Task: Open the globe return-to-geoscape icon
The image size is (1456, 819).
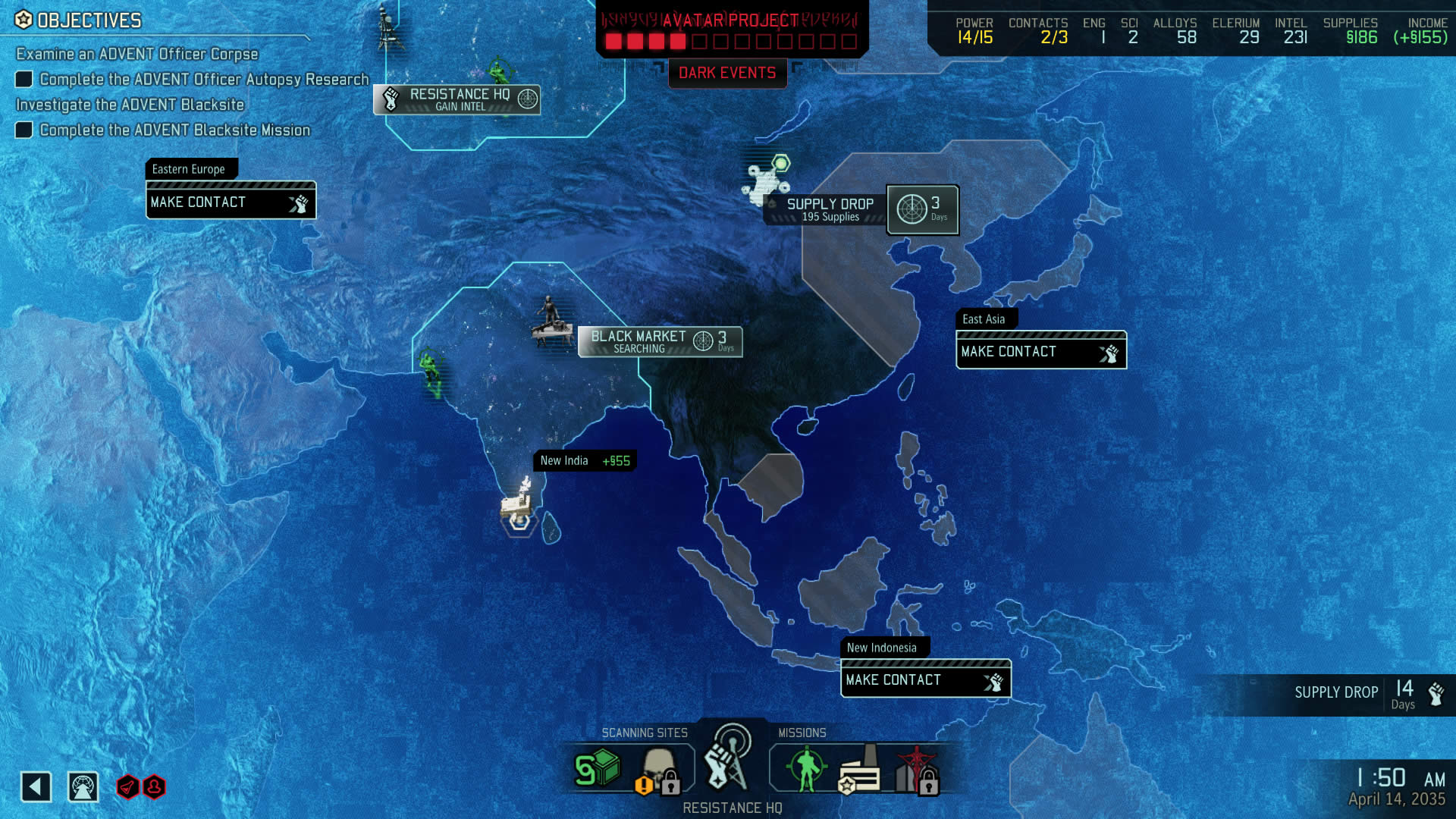Action: [83, 786]
